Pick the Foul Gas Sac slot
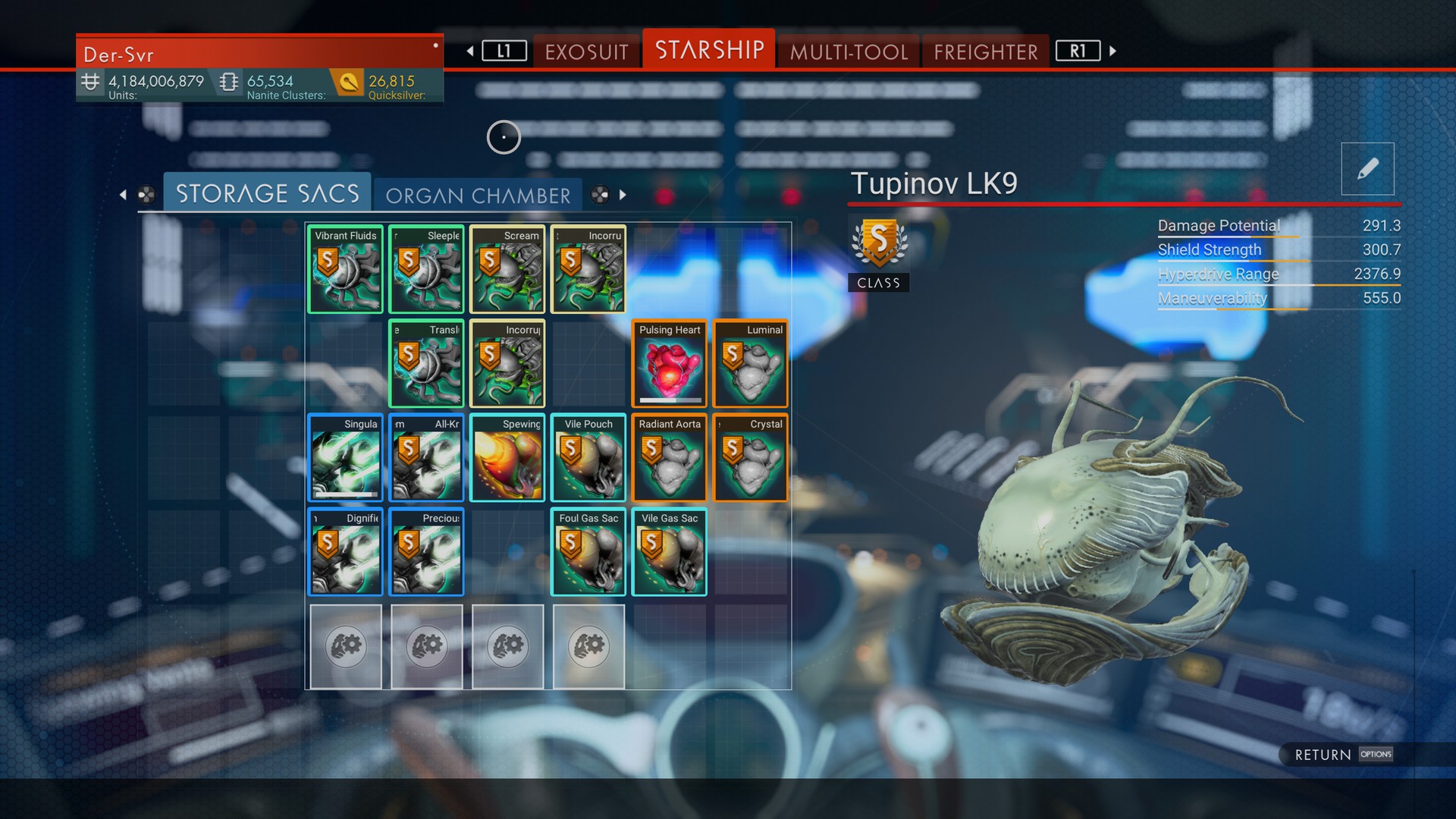This screenshot has height=819, width=1456. pos(588,552)
